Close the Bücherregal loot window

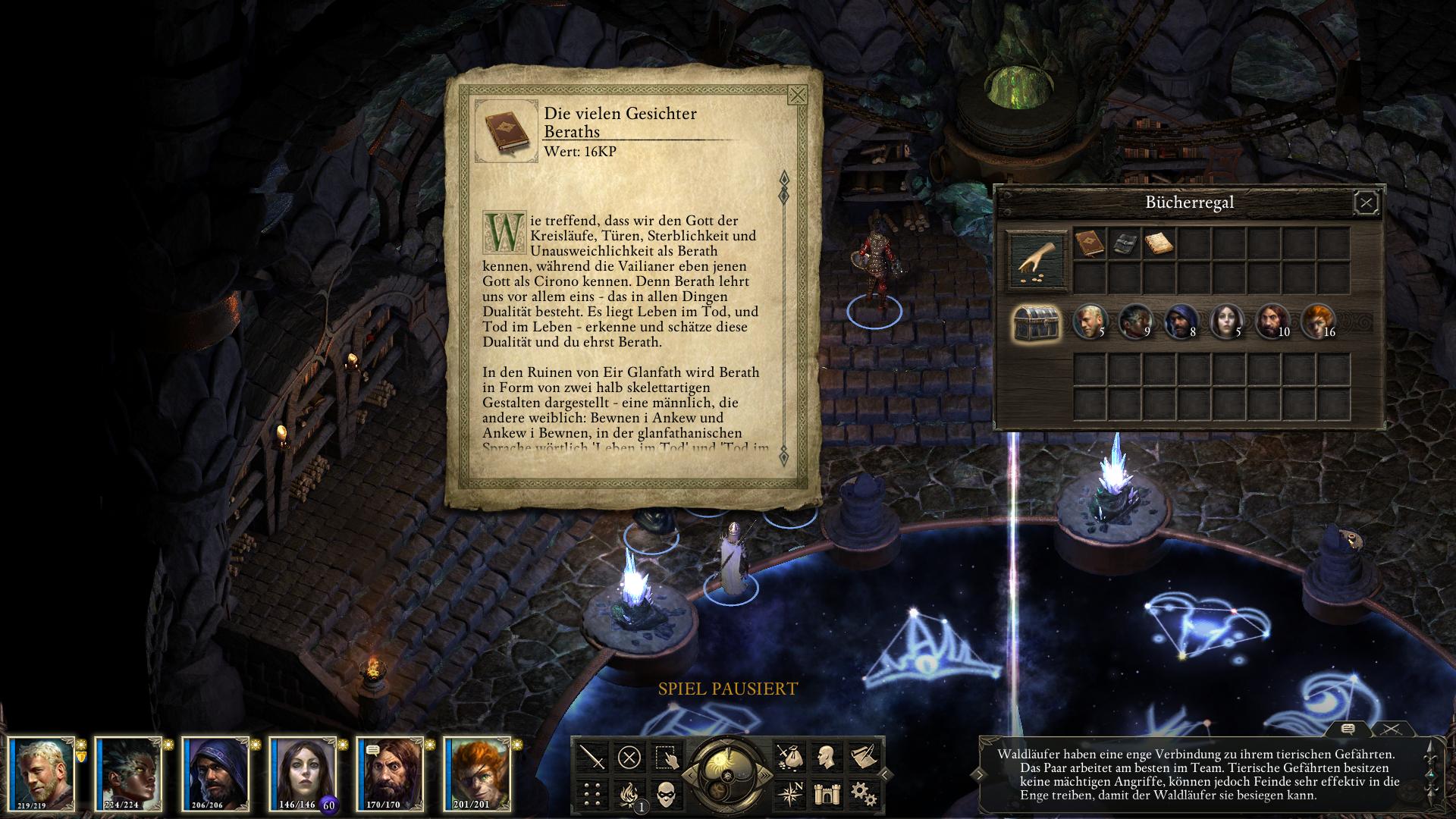click(1366, 202)
